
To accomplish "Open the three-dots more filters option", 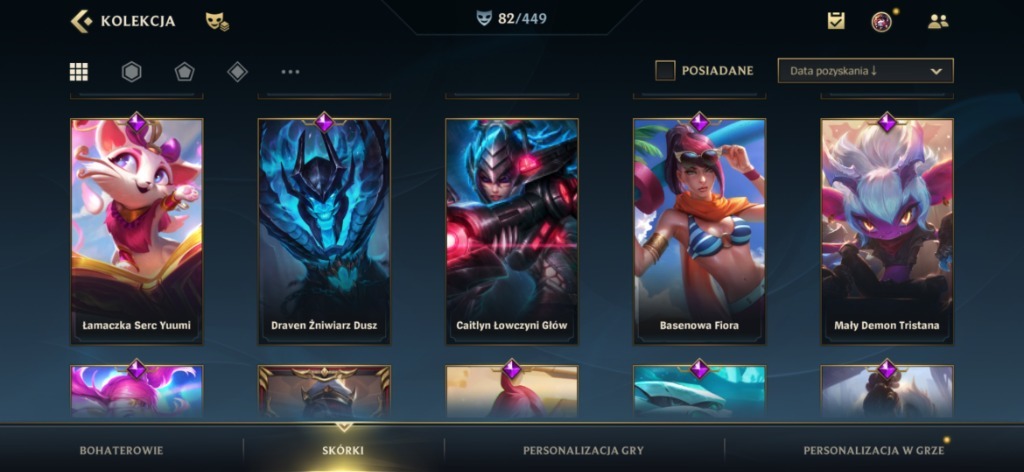I will [x=290, y=71].
